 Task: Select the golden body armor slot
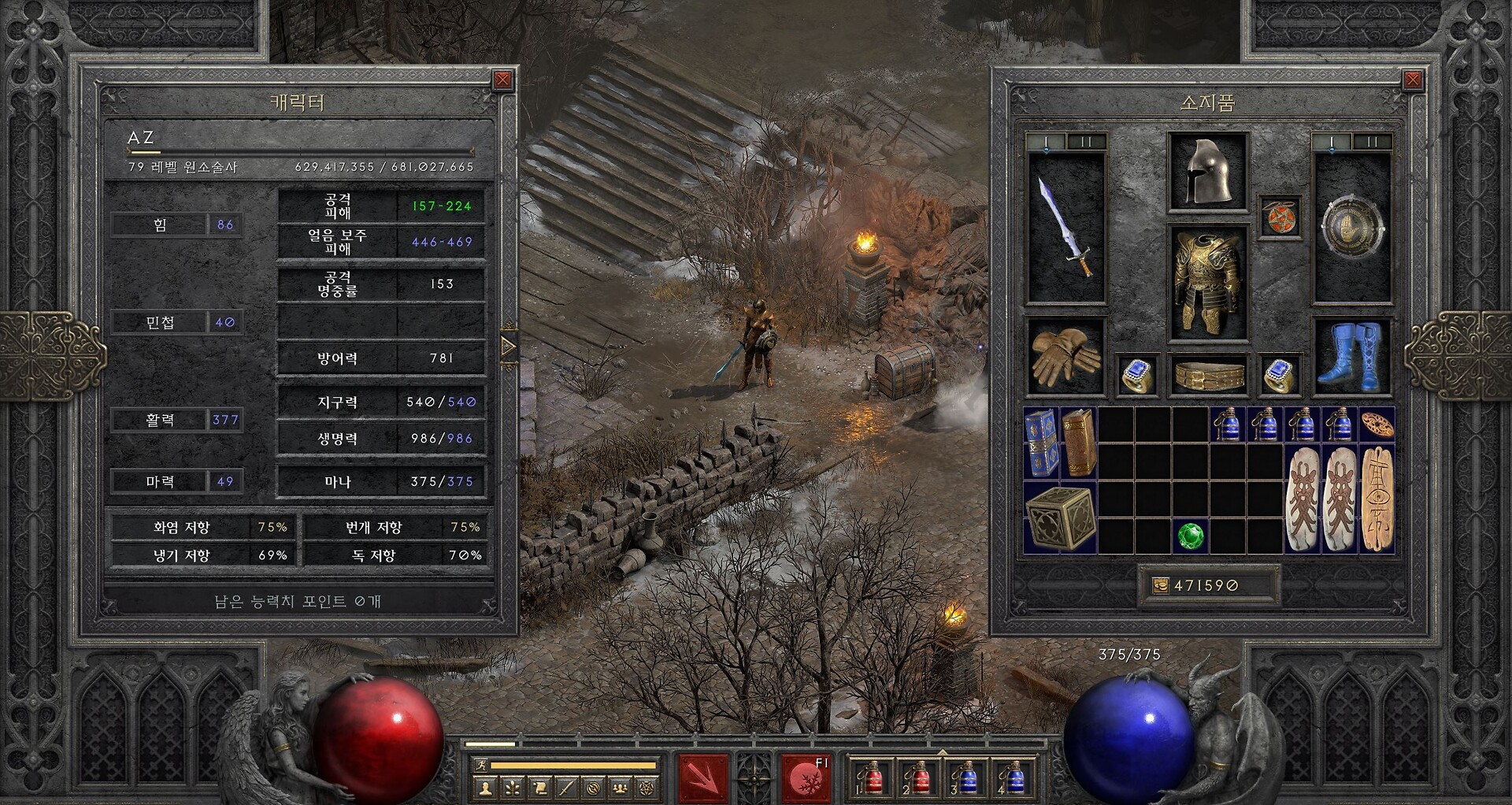pyautogui.click(x=1208, y=282)
